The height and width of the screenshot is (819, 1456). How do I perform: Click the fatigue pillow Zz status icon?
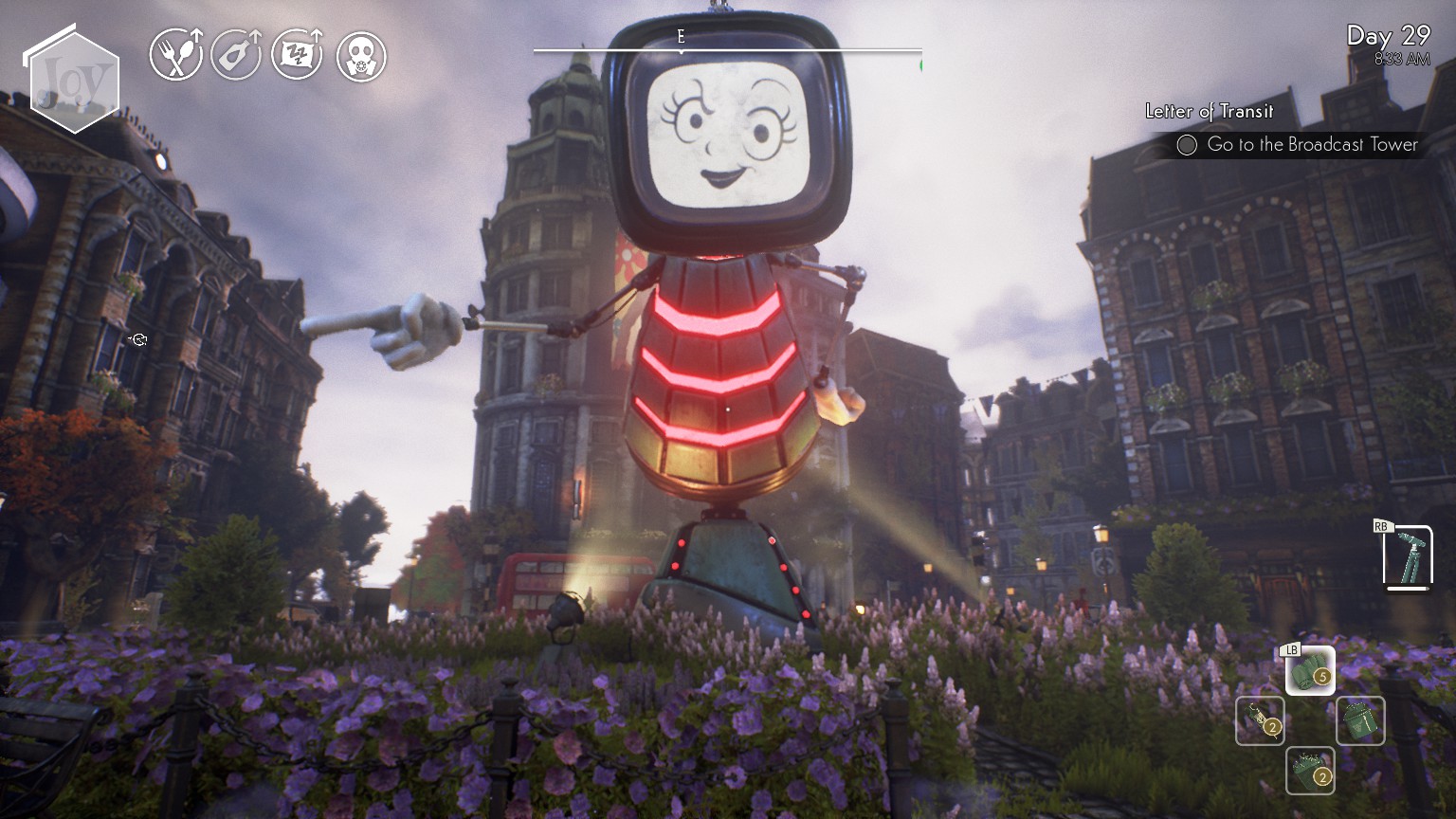tap(297, 57)
